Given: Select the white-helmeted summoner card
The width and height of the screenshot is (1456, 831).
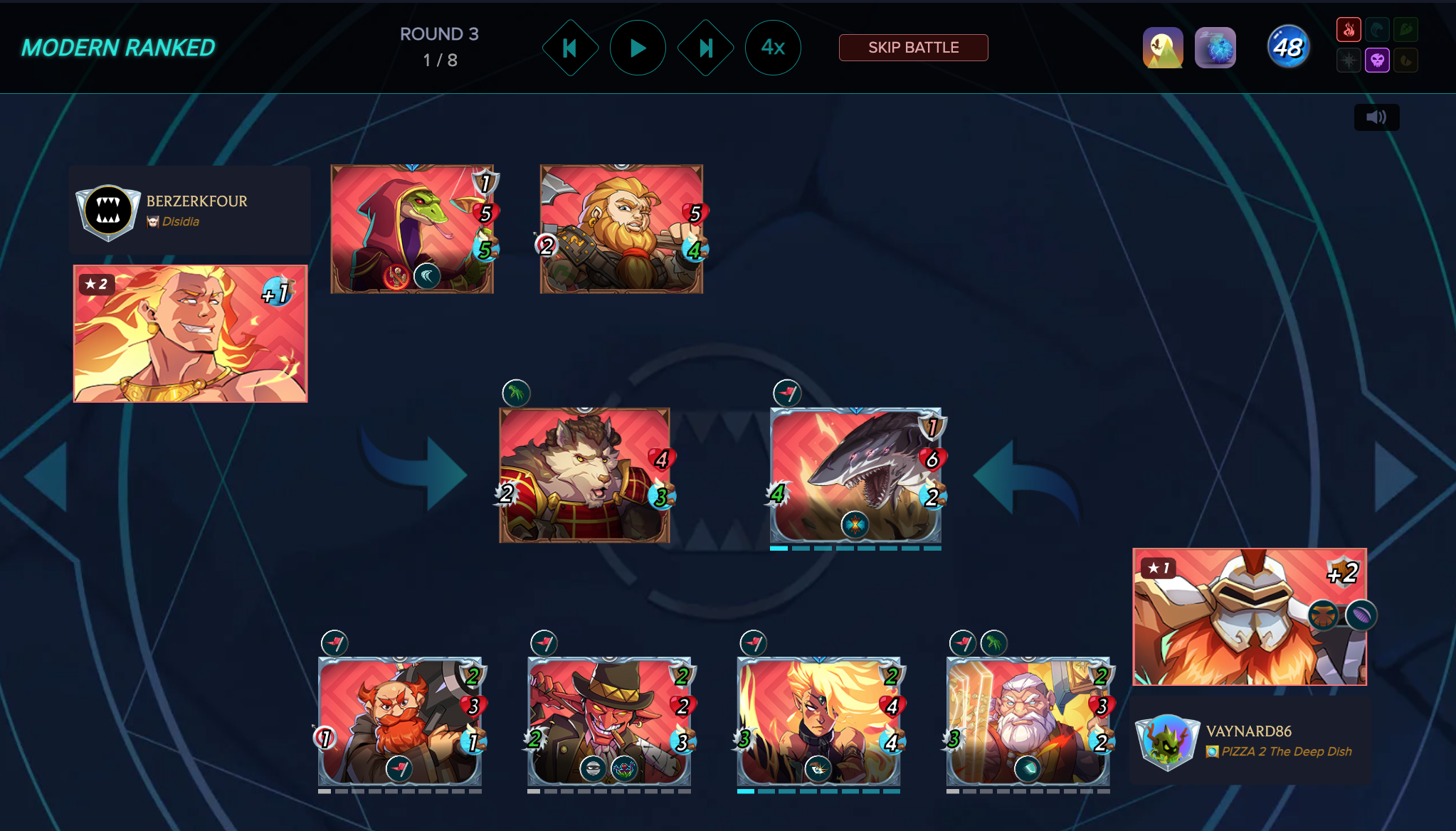Looking at the screenshot, I should [x=1249, y=617].
